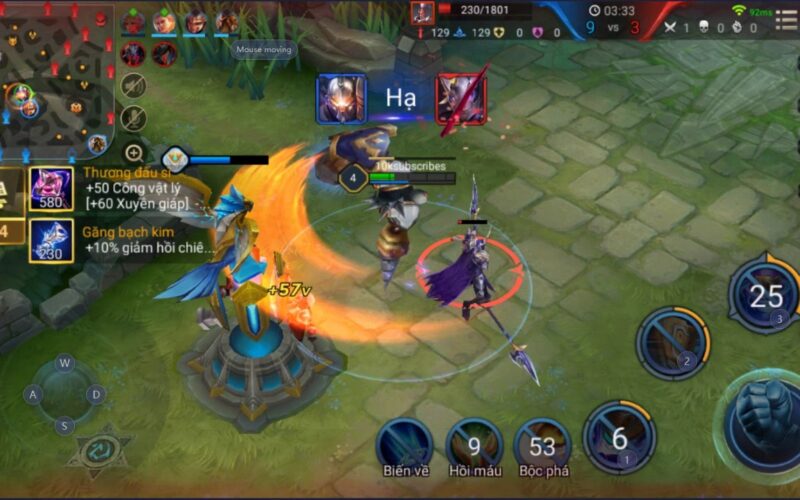The width and height of the screenshot is (800, 500).
Task: Toggle the muted speaker icon
Action: (133, 86)
